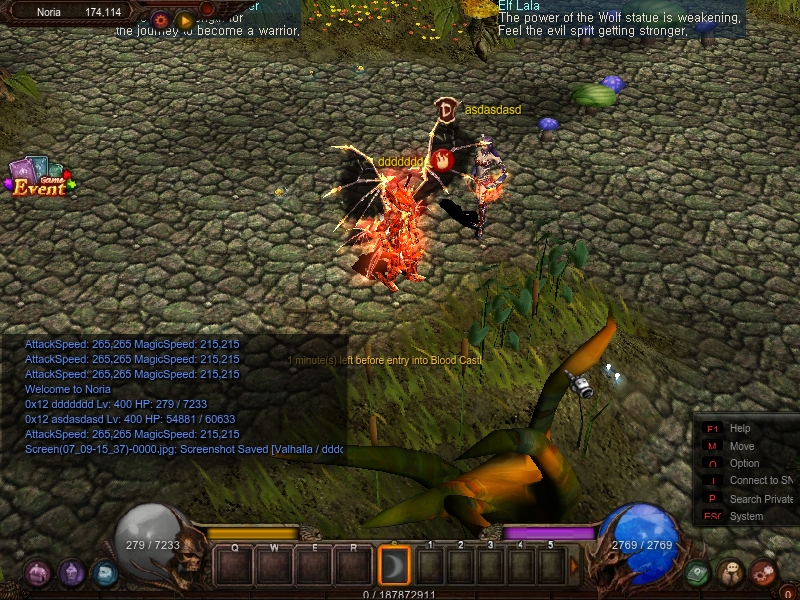Click the blue round icon beside health orb

pos(104,573)
